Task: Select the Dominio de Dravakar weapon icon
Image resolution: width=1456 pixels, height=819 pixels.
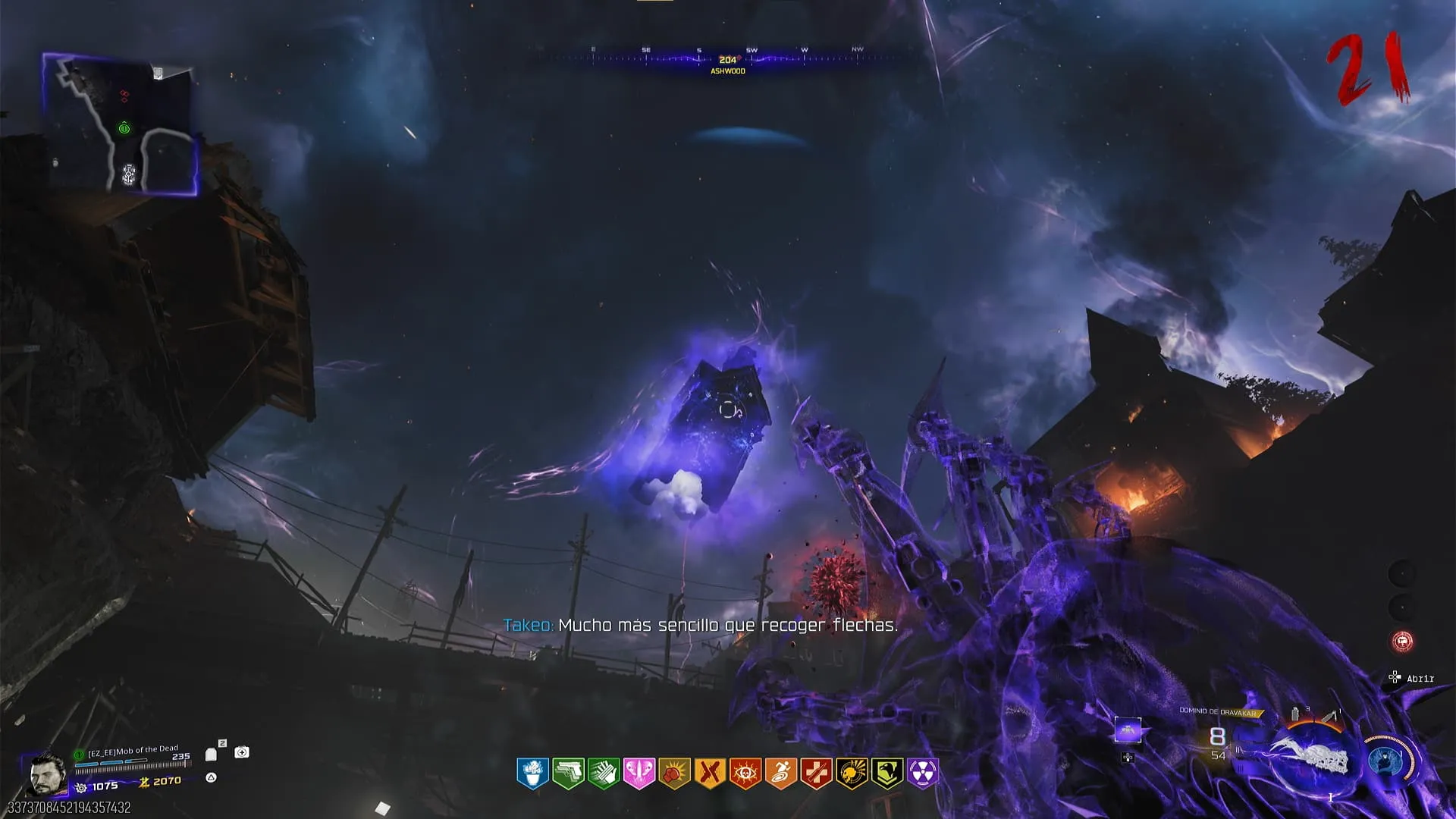Action: pos(1310,758)
